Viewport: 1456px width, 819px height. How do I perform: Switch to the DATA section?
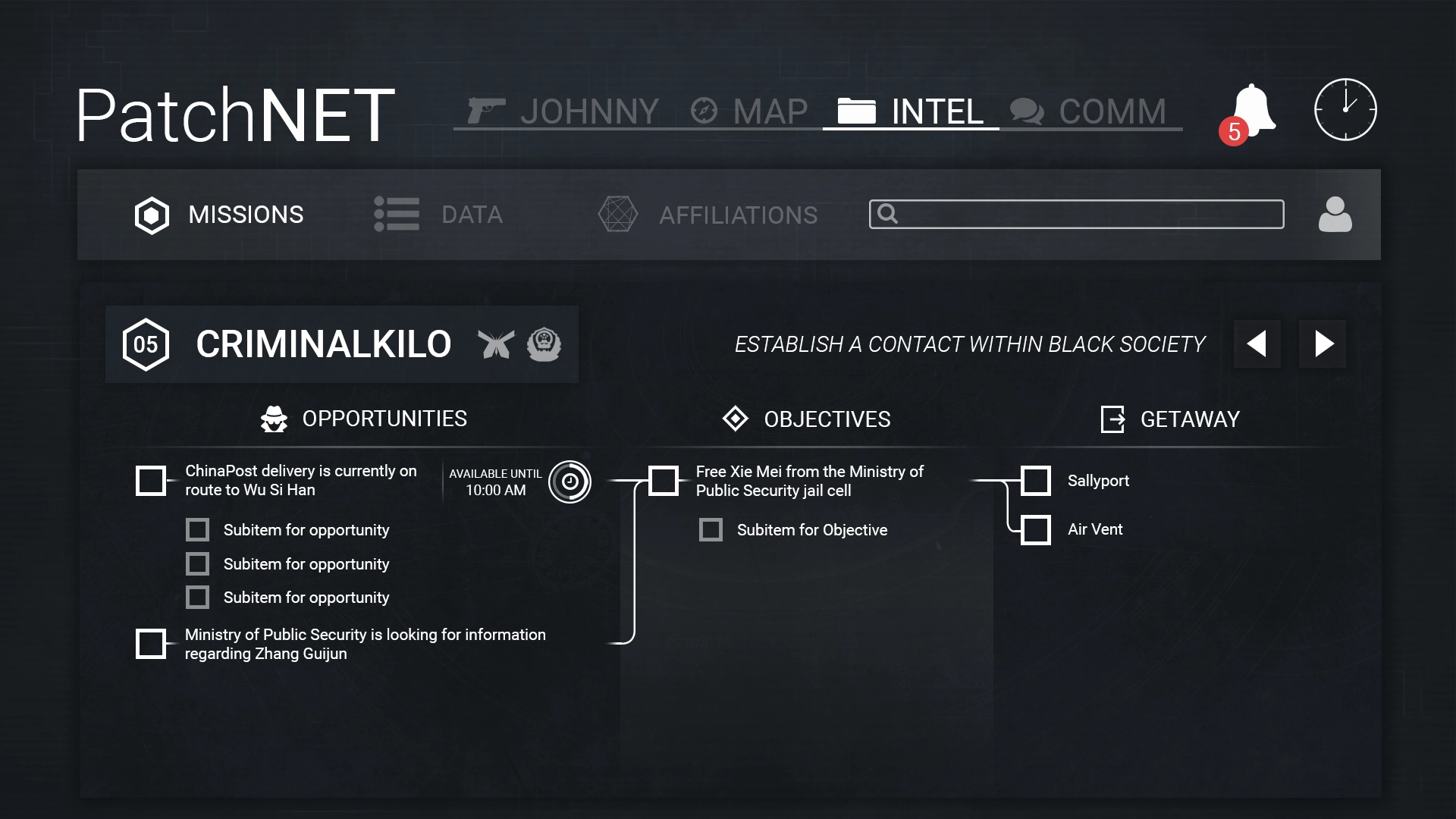pyautogui.click(x=438, y=215)
